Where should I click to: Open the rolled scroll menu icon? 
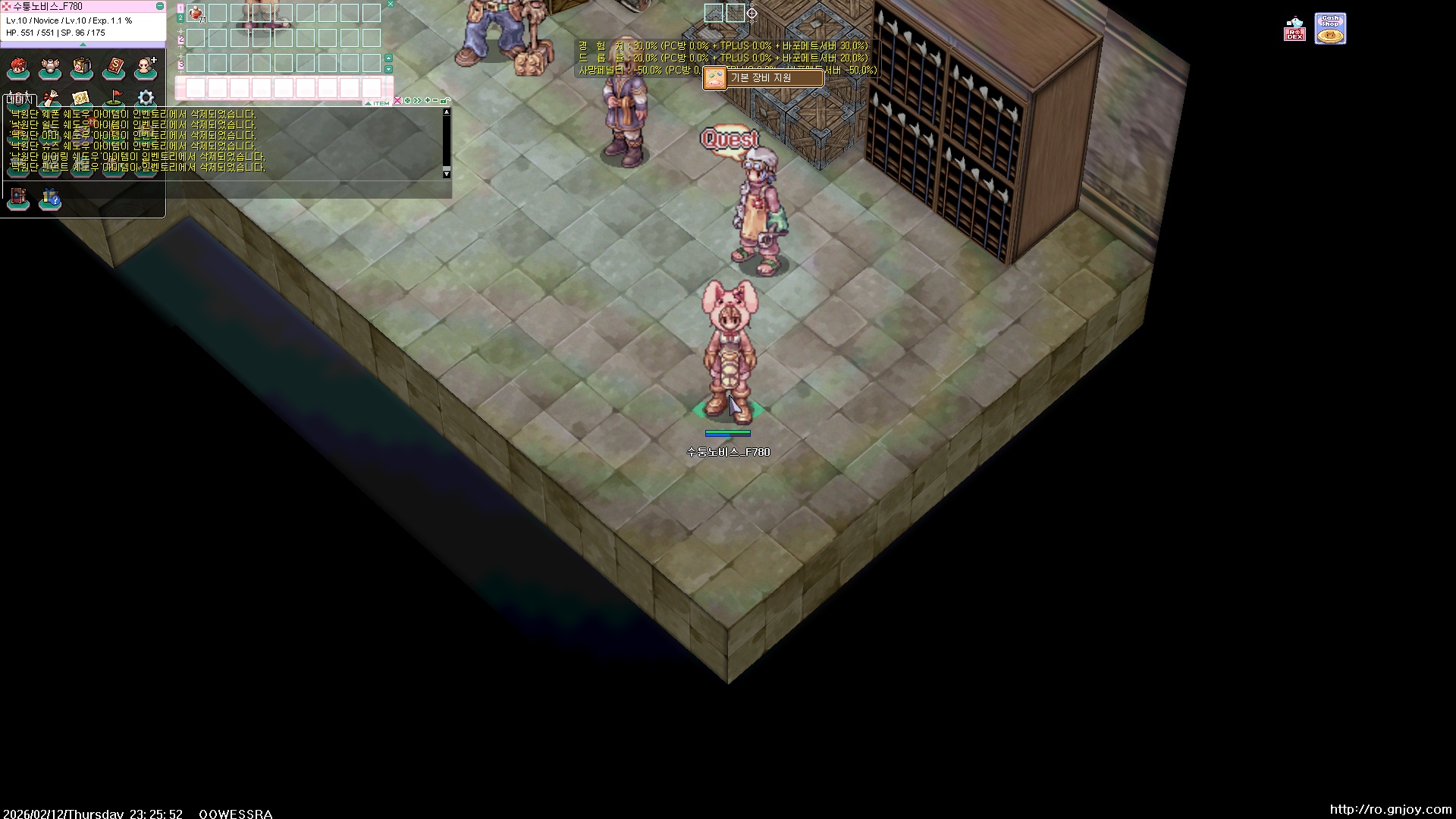(50, 99)
